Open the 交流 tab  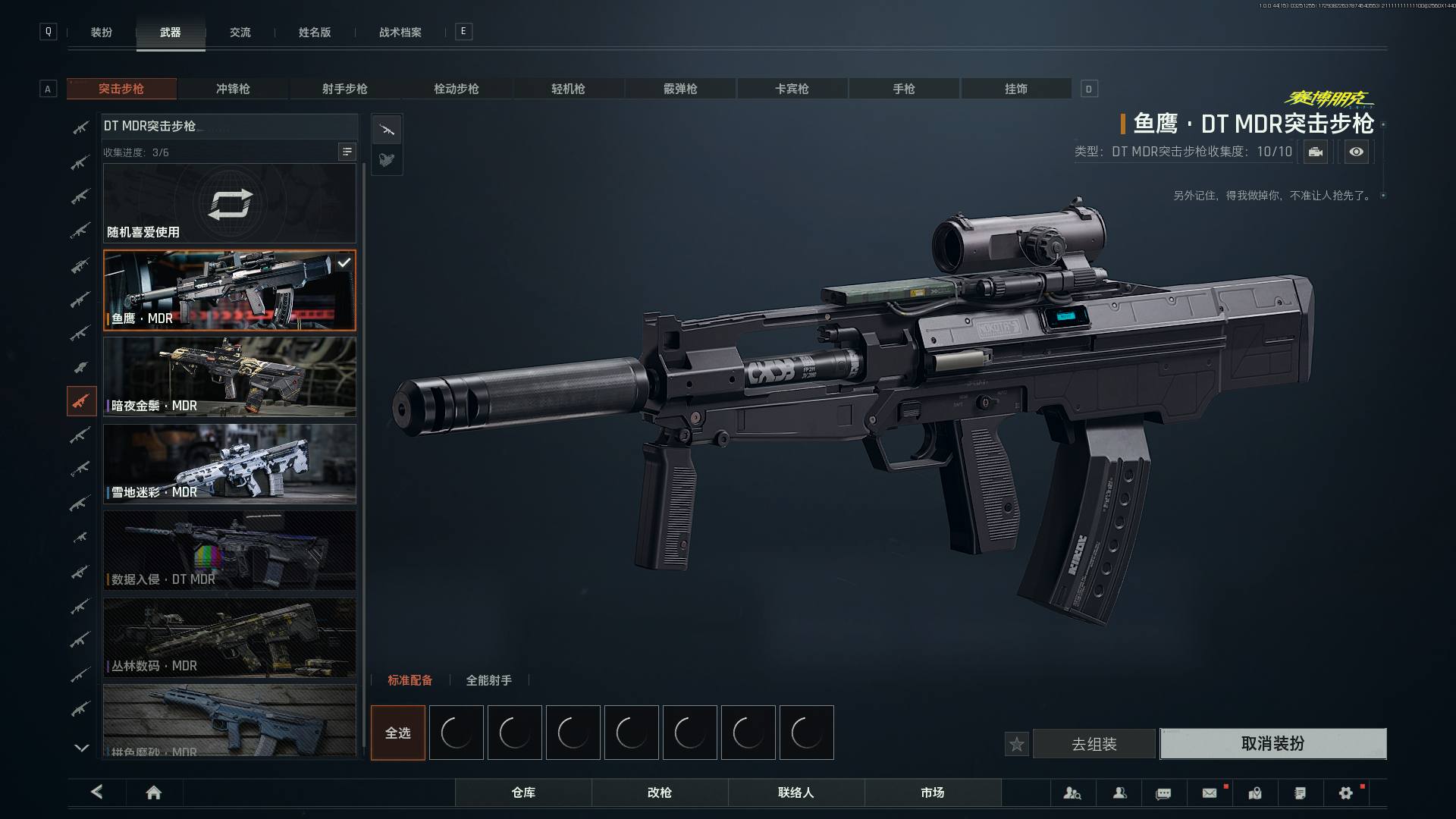[x=240, y=33]
